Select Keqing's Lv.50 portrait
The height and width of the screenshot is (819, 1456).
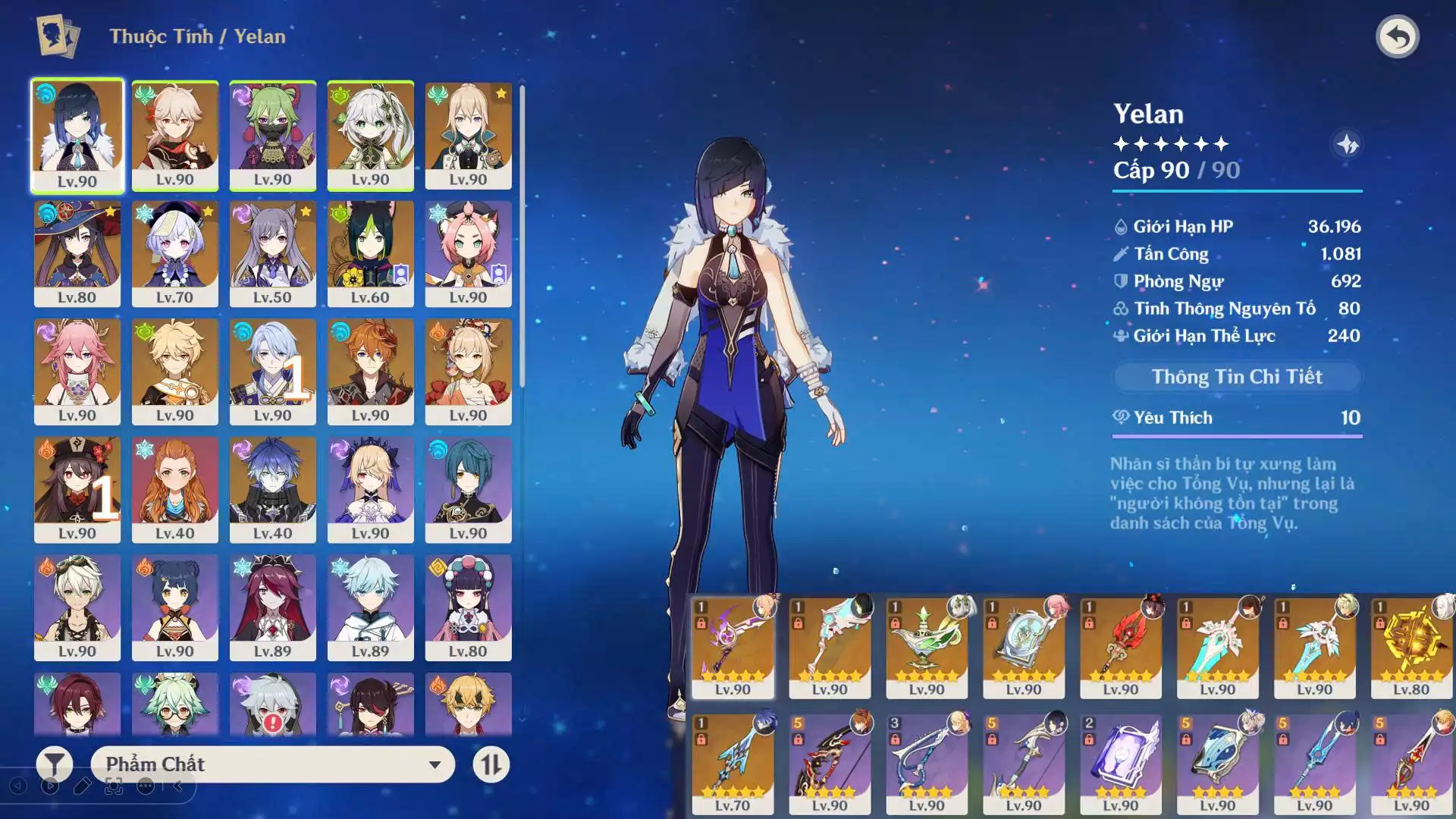point(272,253)
